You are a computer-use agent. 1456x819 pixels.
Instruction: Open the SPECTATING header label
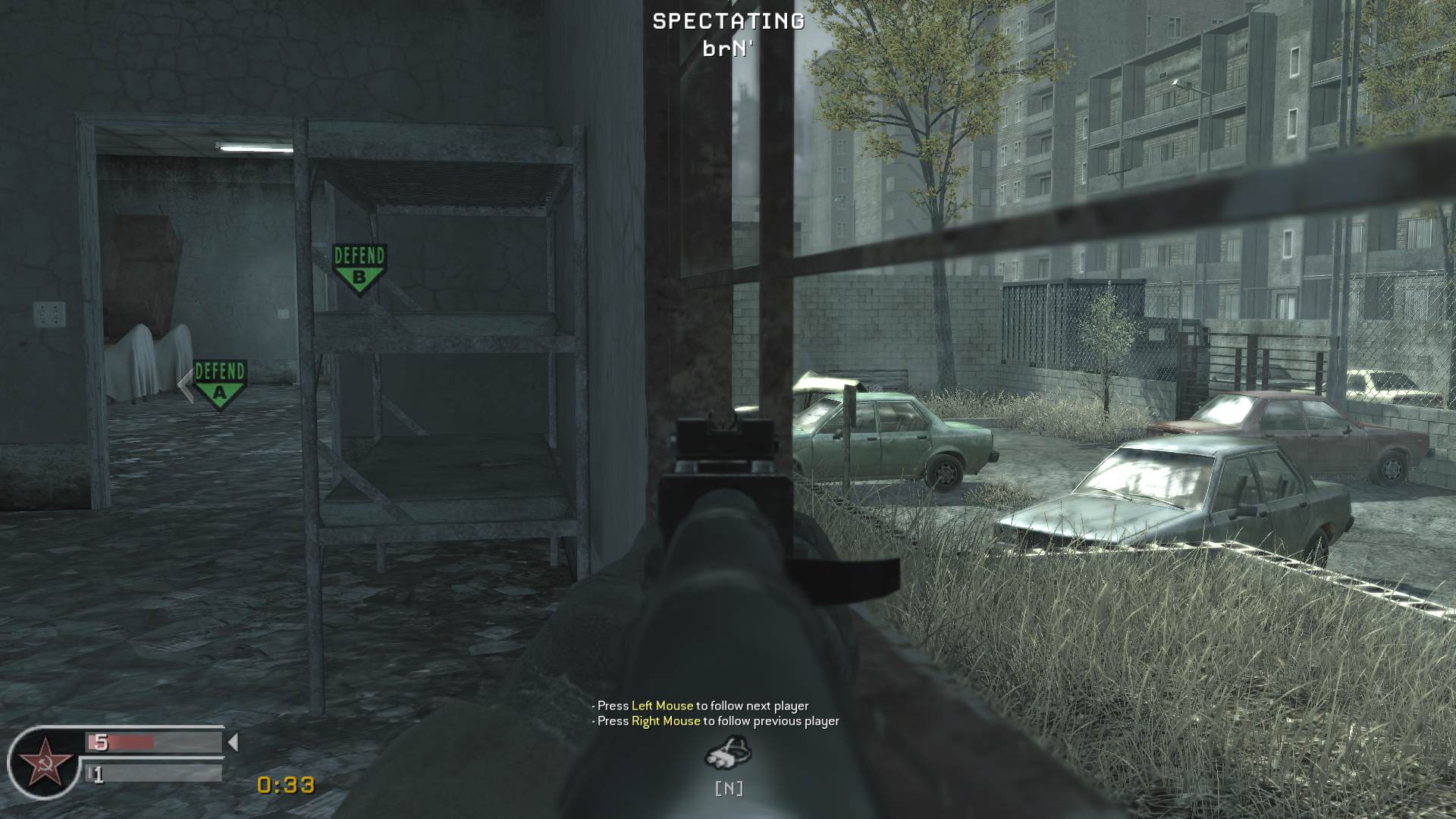726,21
